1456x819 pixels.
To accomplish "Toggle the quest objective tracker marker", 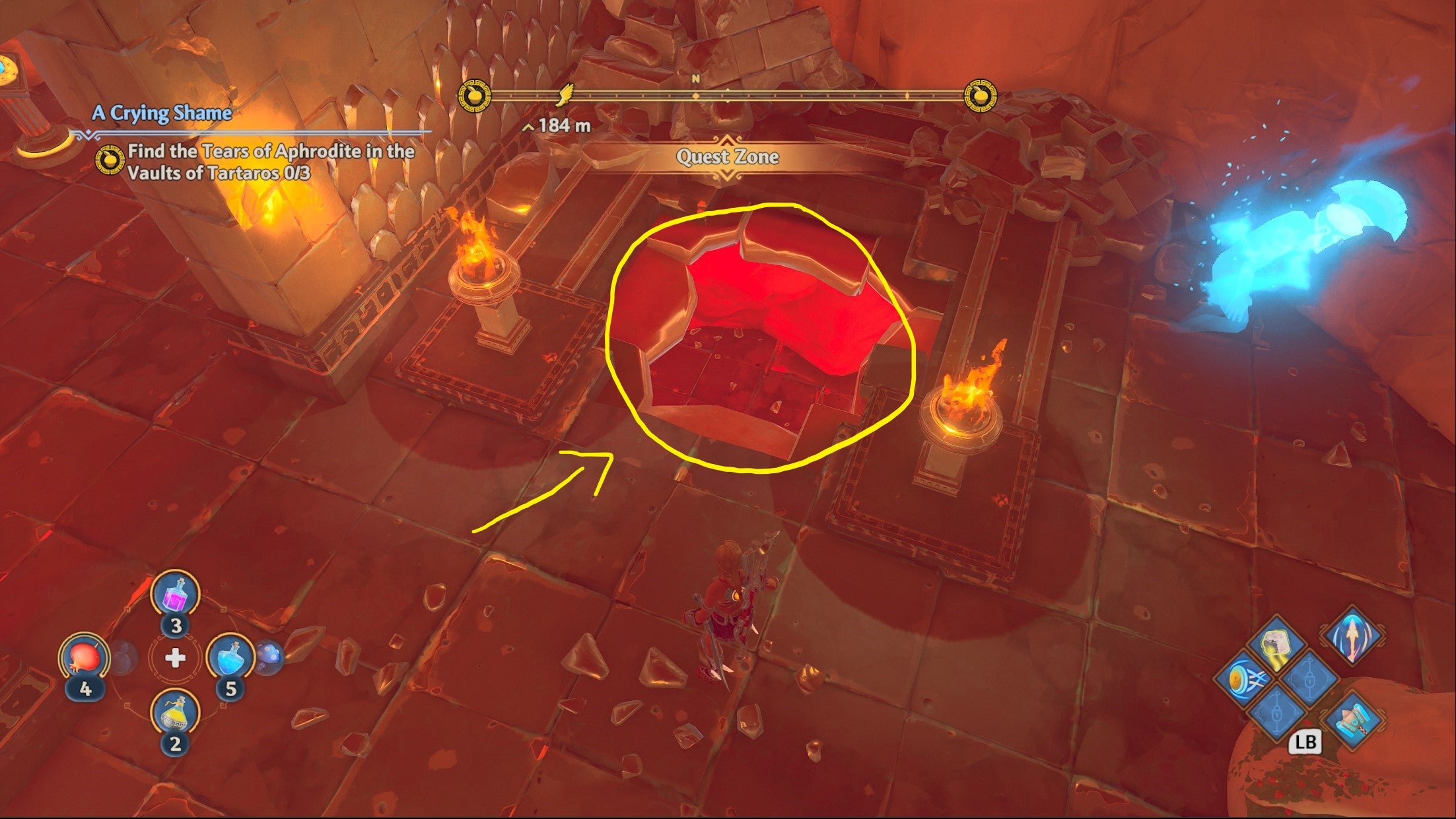I will 110,160.
